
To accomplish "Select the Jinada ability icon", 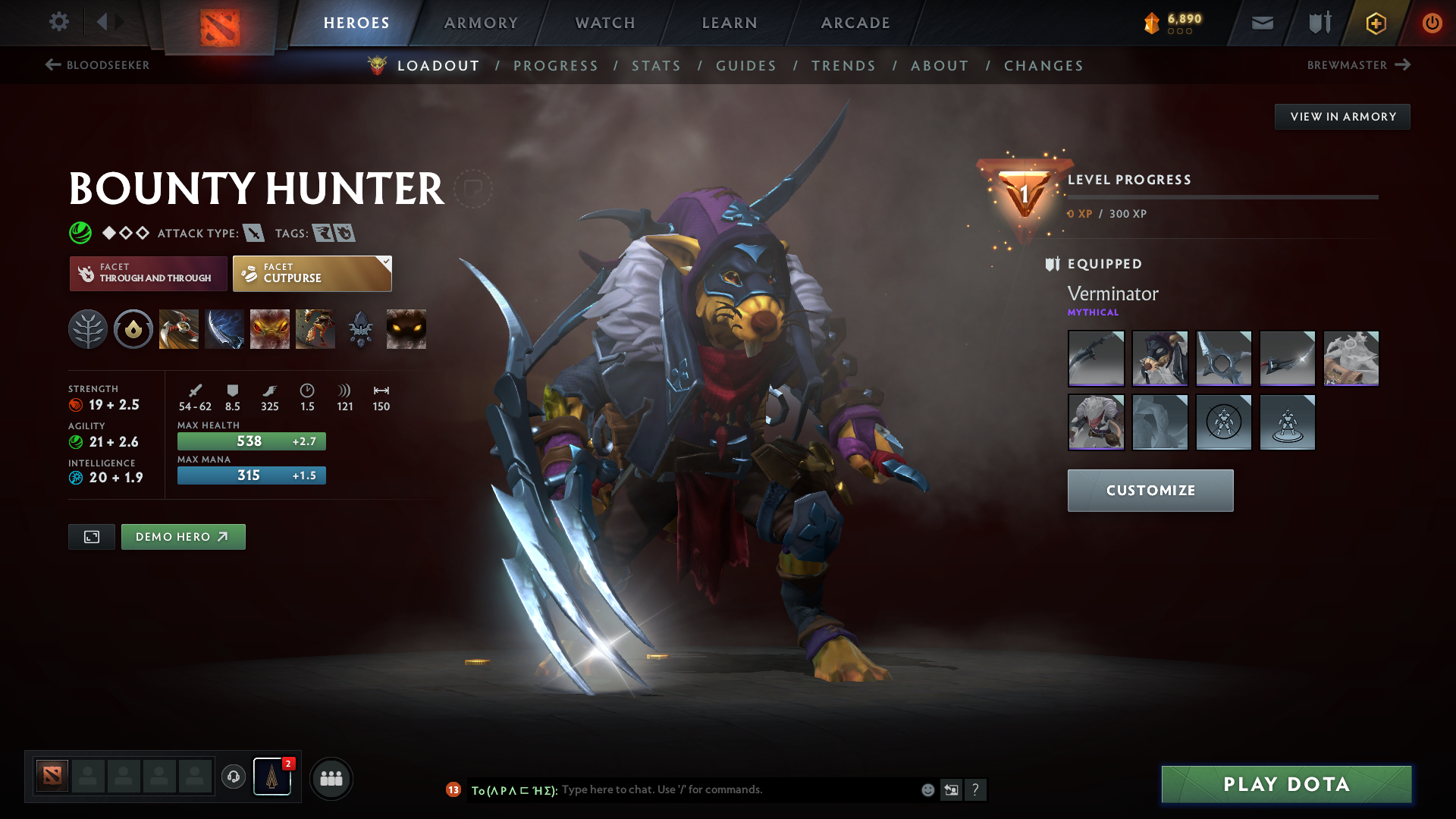I will point(224,328).
